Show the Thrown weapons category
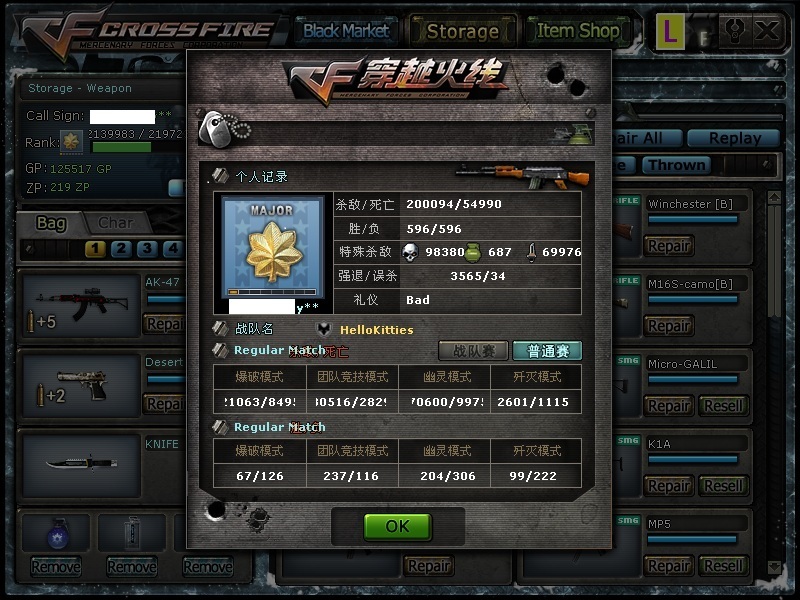Screen dimensions: 800x600 pyautogui.click(x=676, y=165)
